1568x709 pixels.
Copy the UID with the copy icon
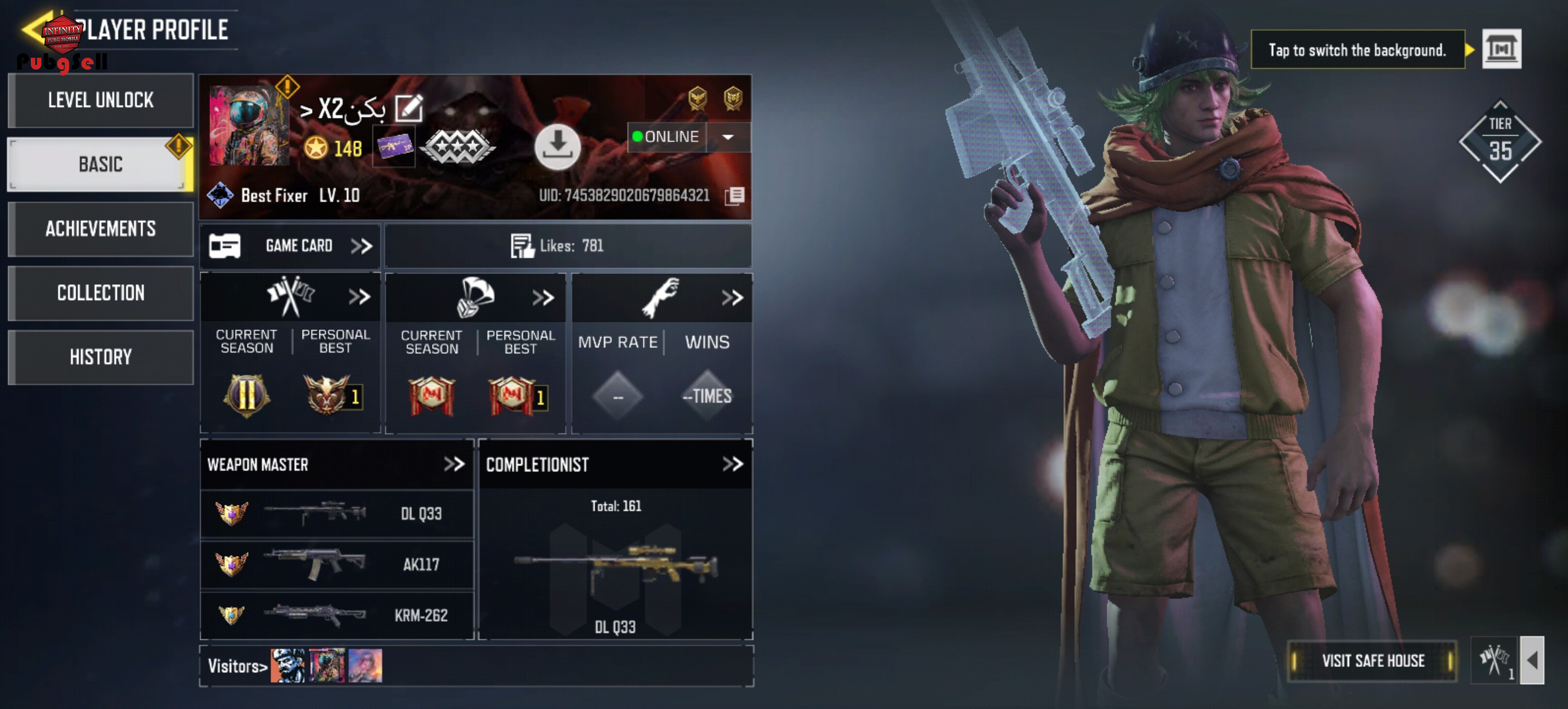point(735,196)
